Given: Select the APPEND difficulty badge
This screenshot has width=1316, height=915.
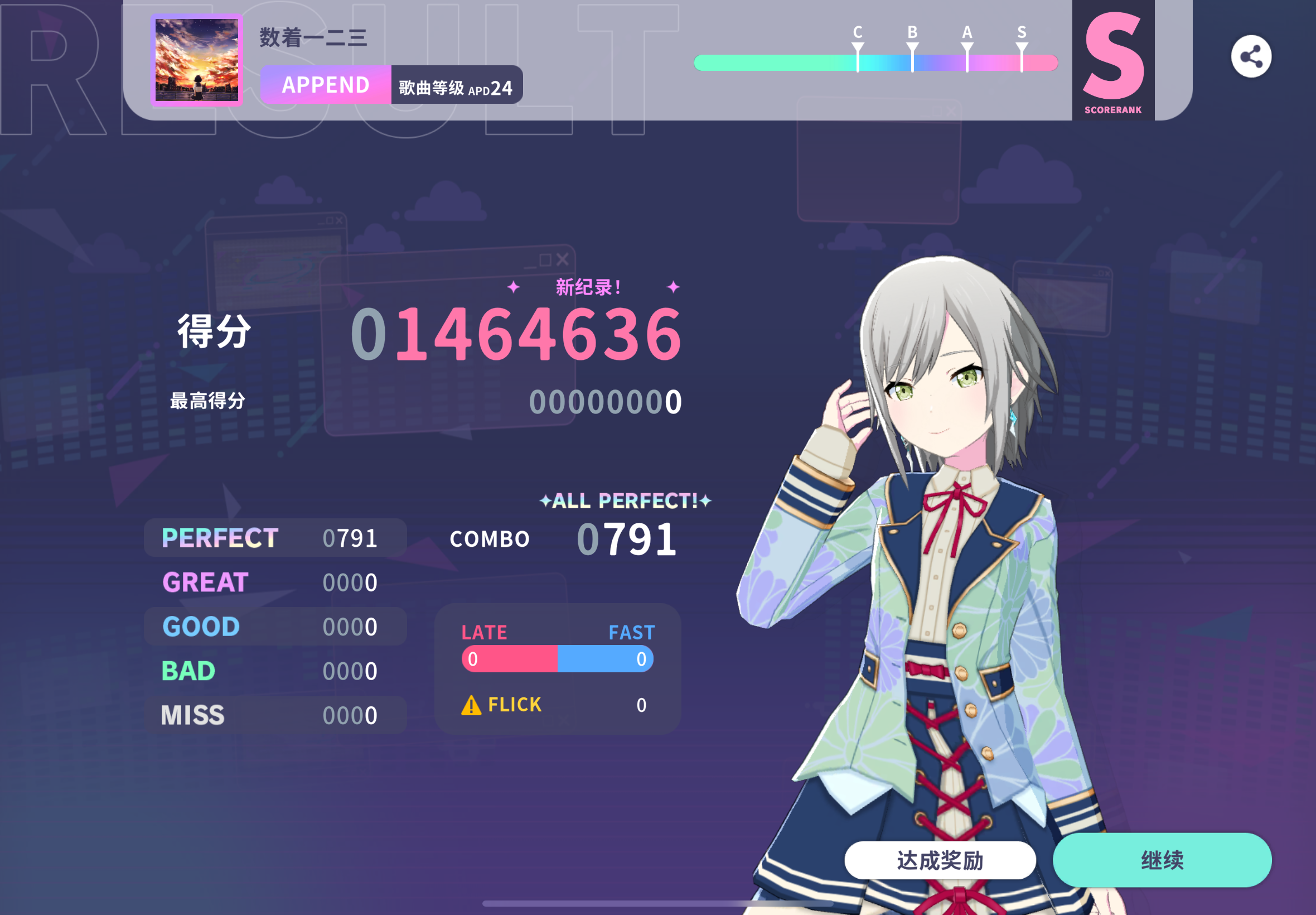Looking at the screenshot, I should (325, 85).
